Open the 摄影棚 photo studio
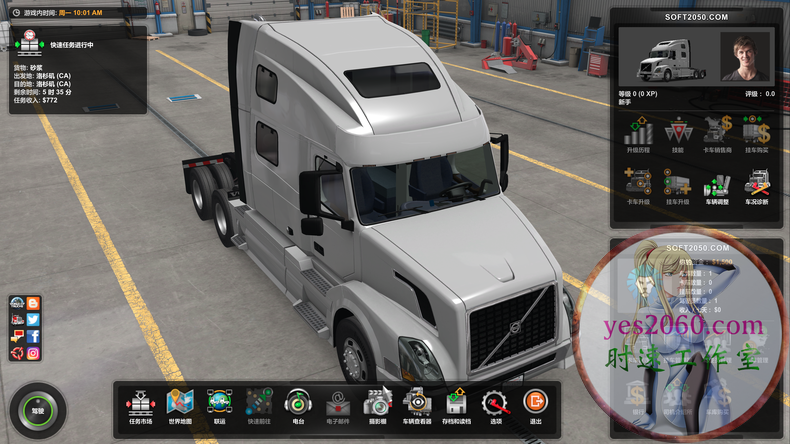The height and width of the screenshot is (444, 790). (375, 404)
